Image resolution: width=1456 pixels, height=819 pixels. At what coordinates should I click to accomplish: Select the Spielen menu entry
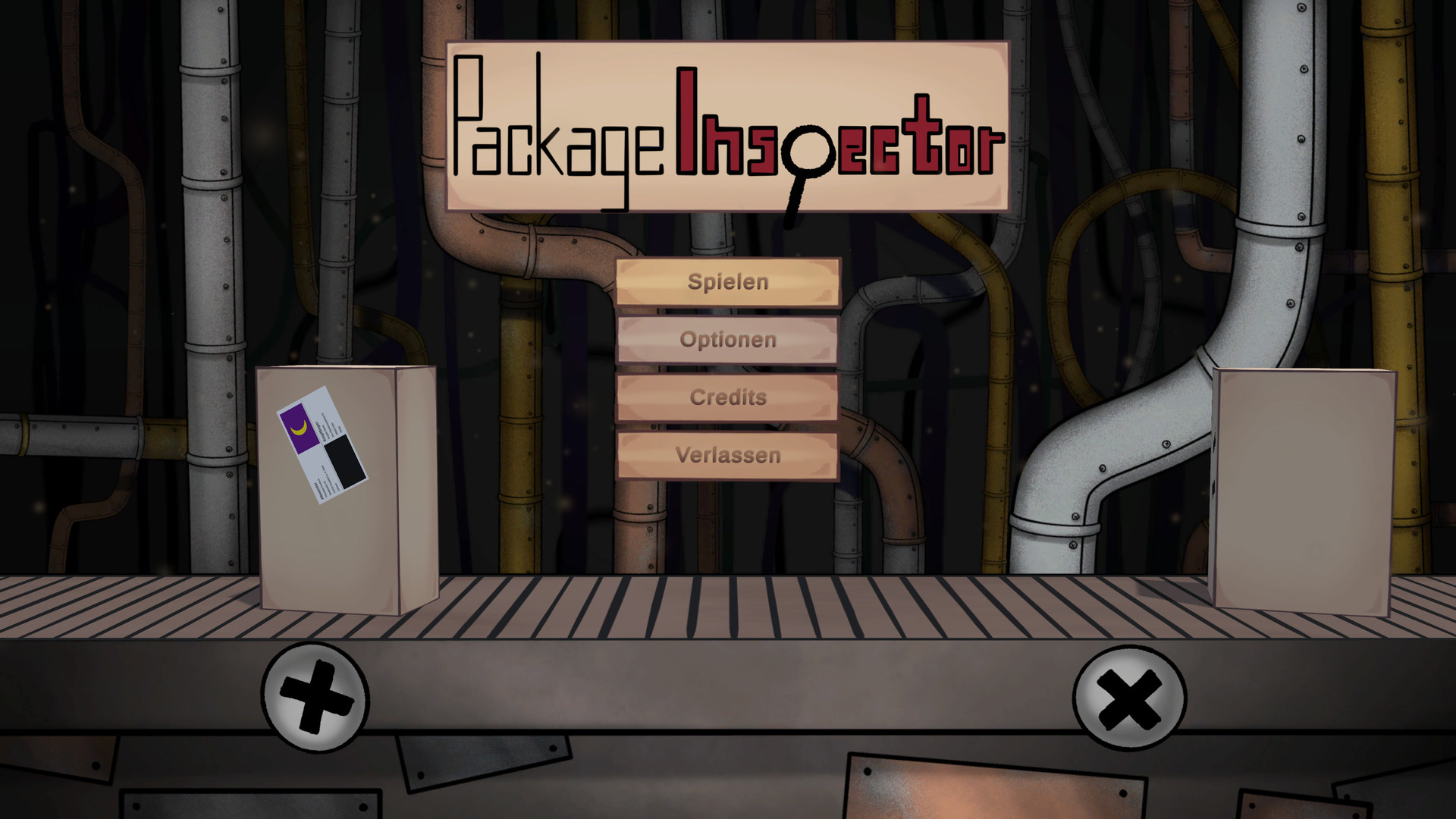[x=728, y=282]
